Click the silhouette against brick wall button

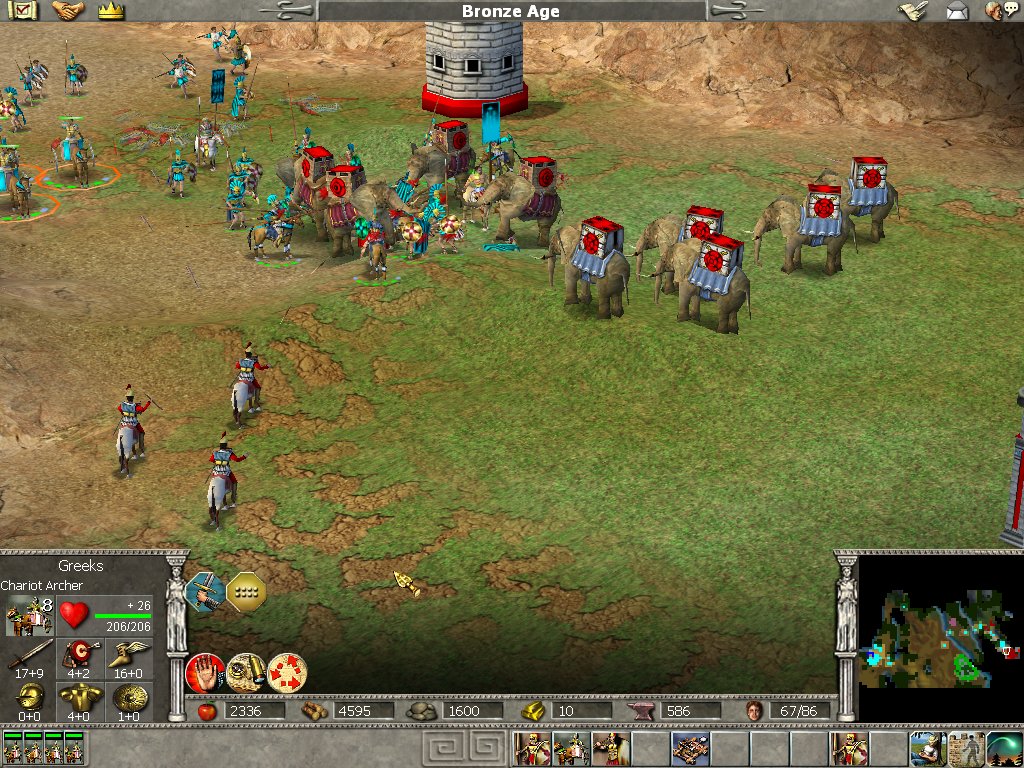pyautogui.click(x=966, y=748)
